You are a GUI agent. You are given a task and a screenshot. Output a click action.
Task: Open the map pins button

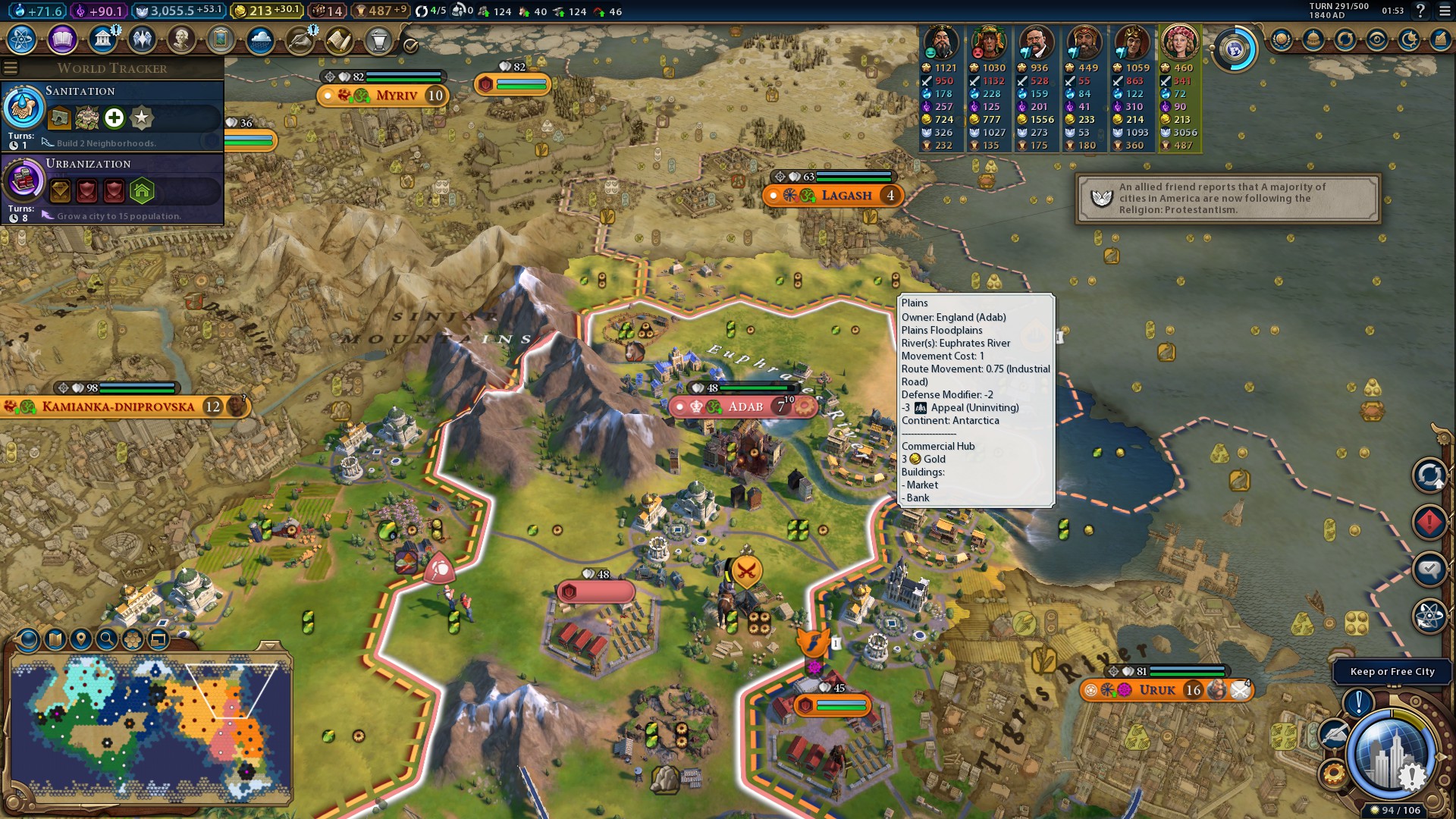tap(81, 640)
